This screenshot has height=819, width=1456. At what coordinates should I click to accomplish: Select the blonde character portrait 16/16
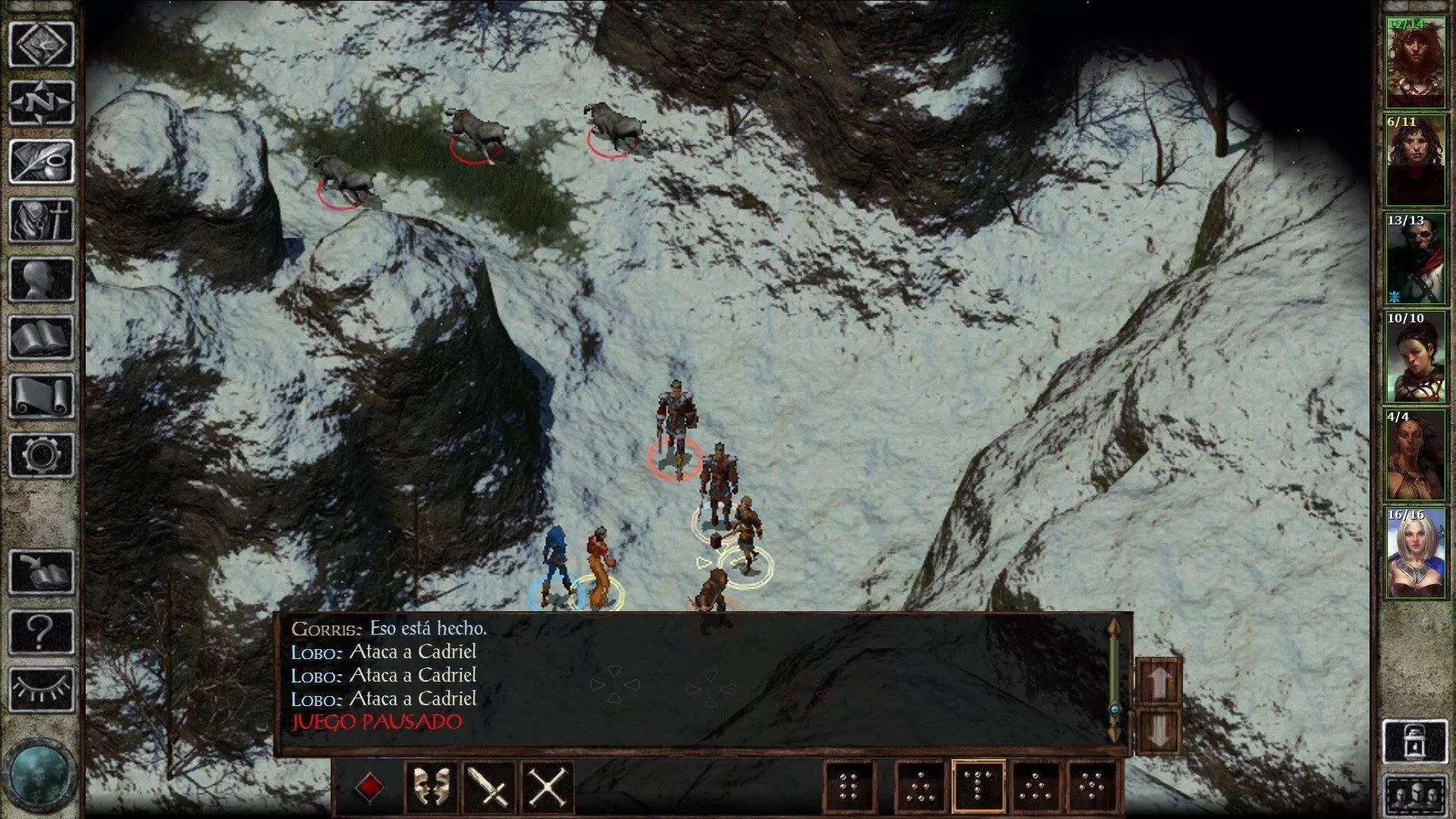[x=1415, y=555]
